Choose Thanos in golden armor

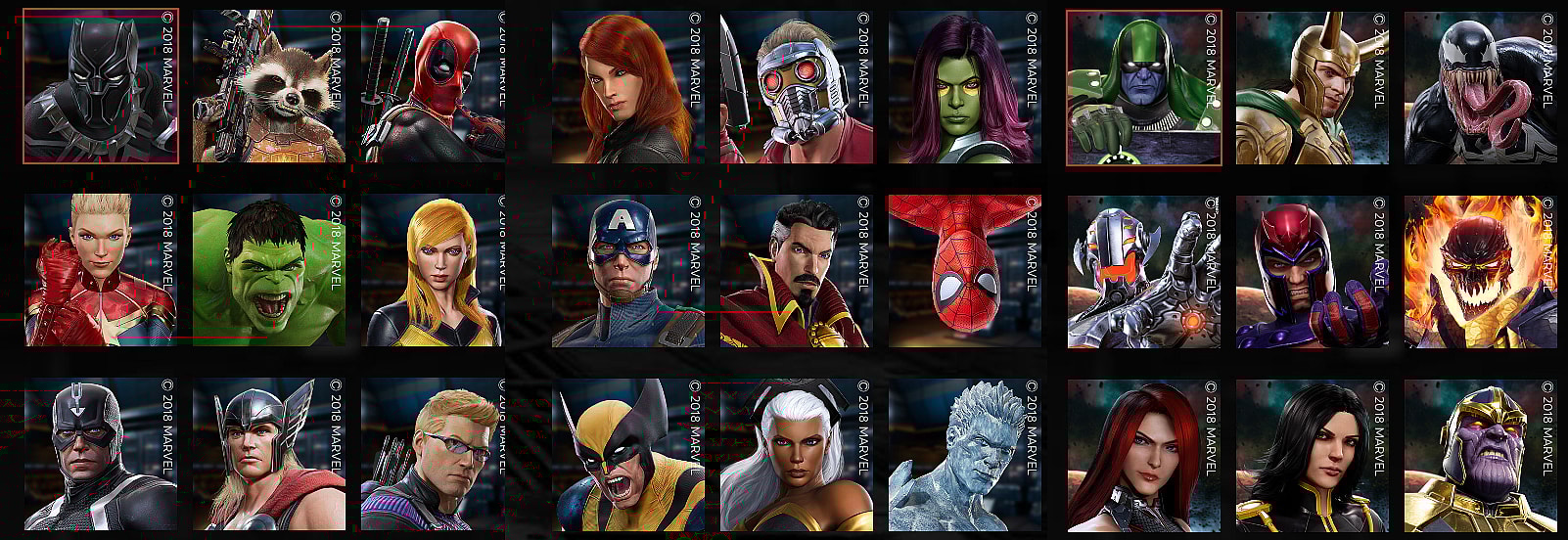[1480, 456]
